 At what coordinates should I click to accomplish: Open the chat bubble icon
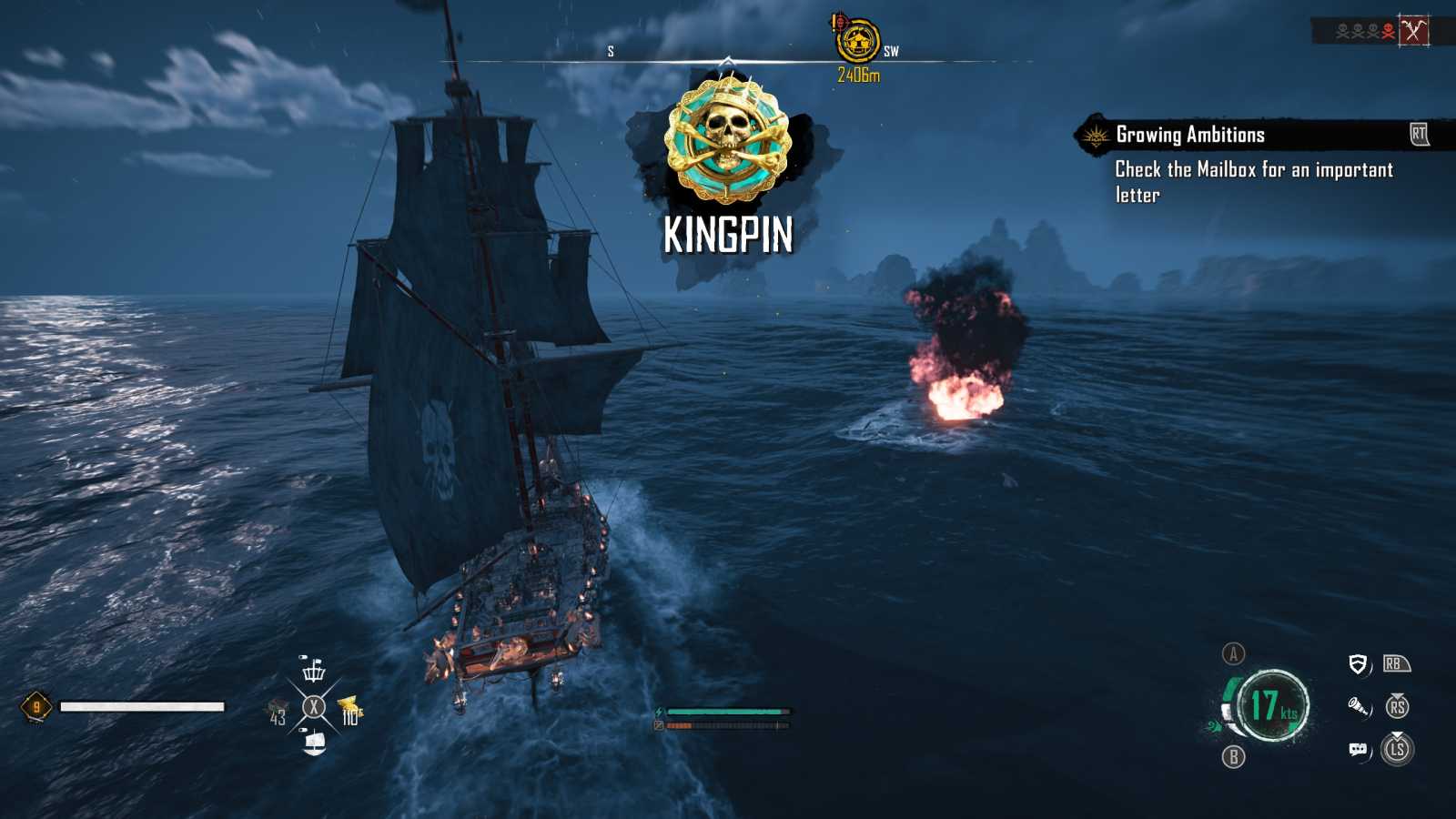point(1358,749)
